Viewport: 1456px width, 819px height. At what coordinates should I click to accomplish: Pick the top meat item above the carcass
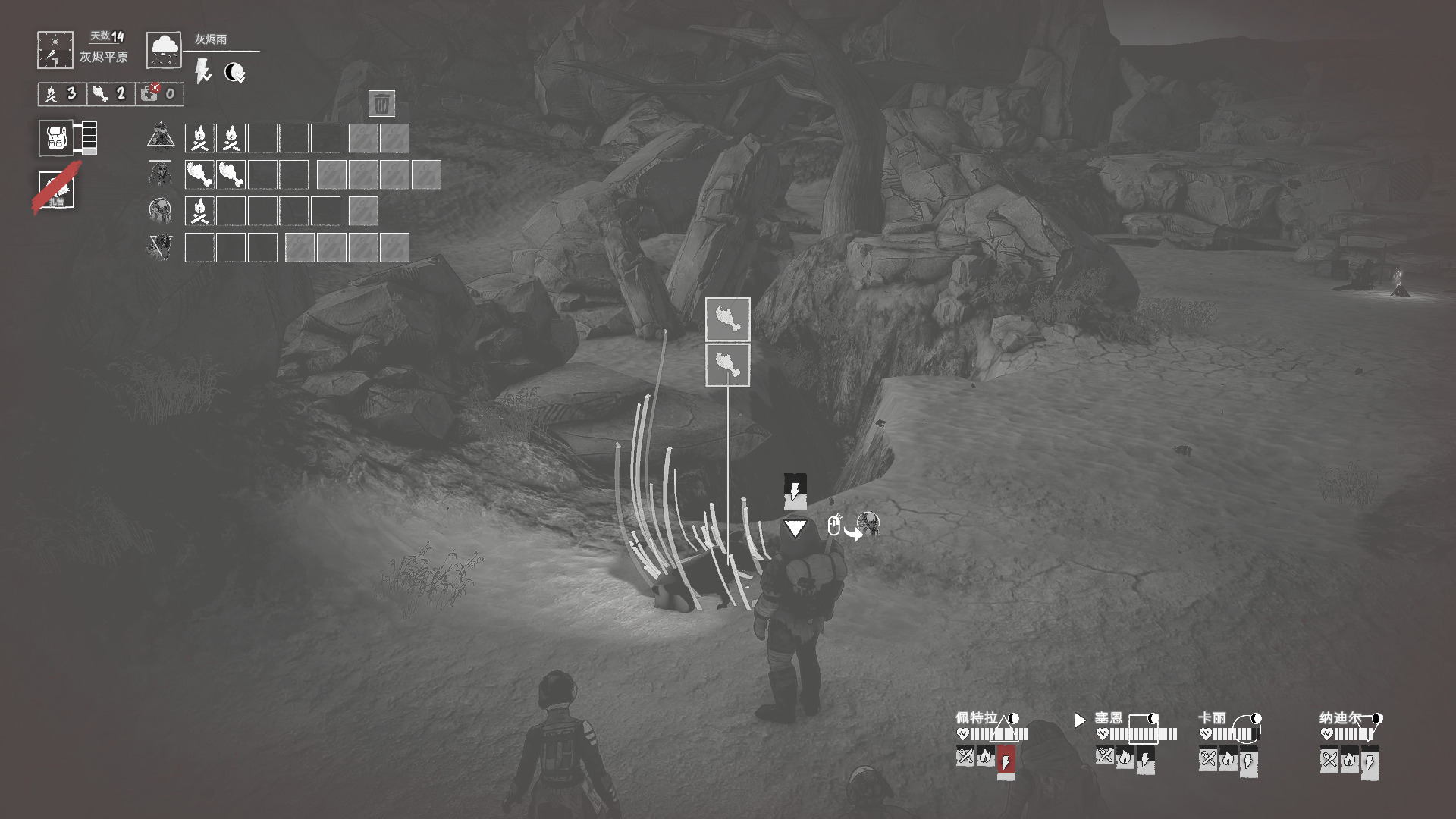727,319
